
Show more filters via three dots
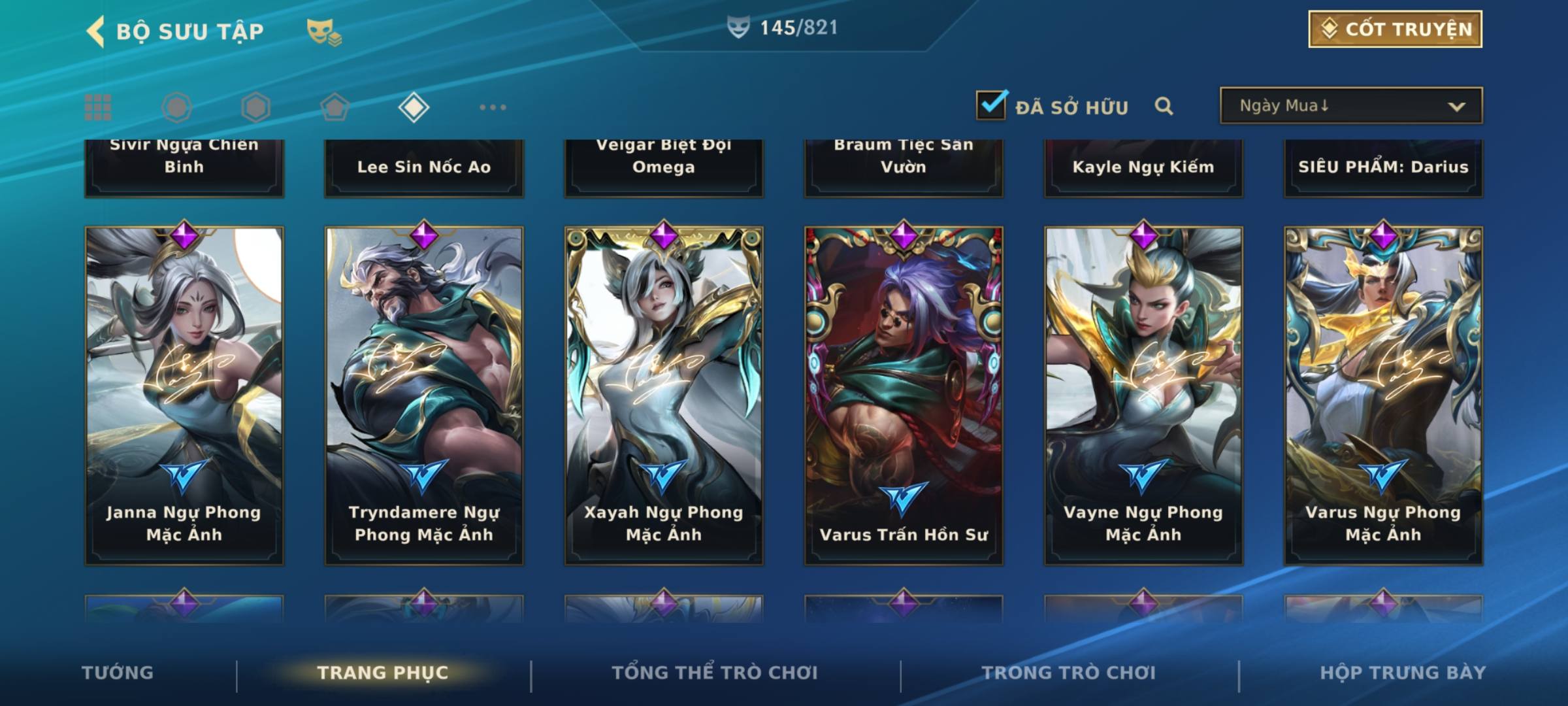click(x=493, y=107)
